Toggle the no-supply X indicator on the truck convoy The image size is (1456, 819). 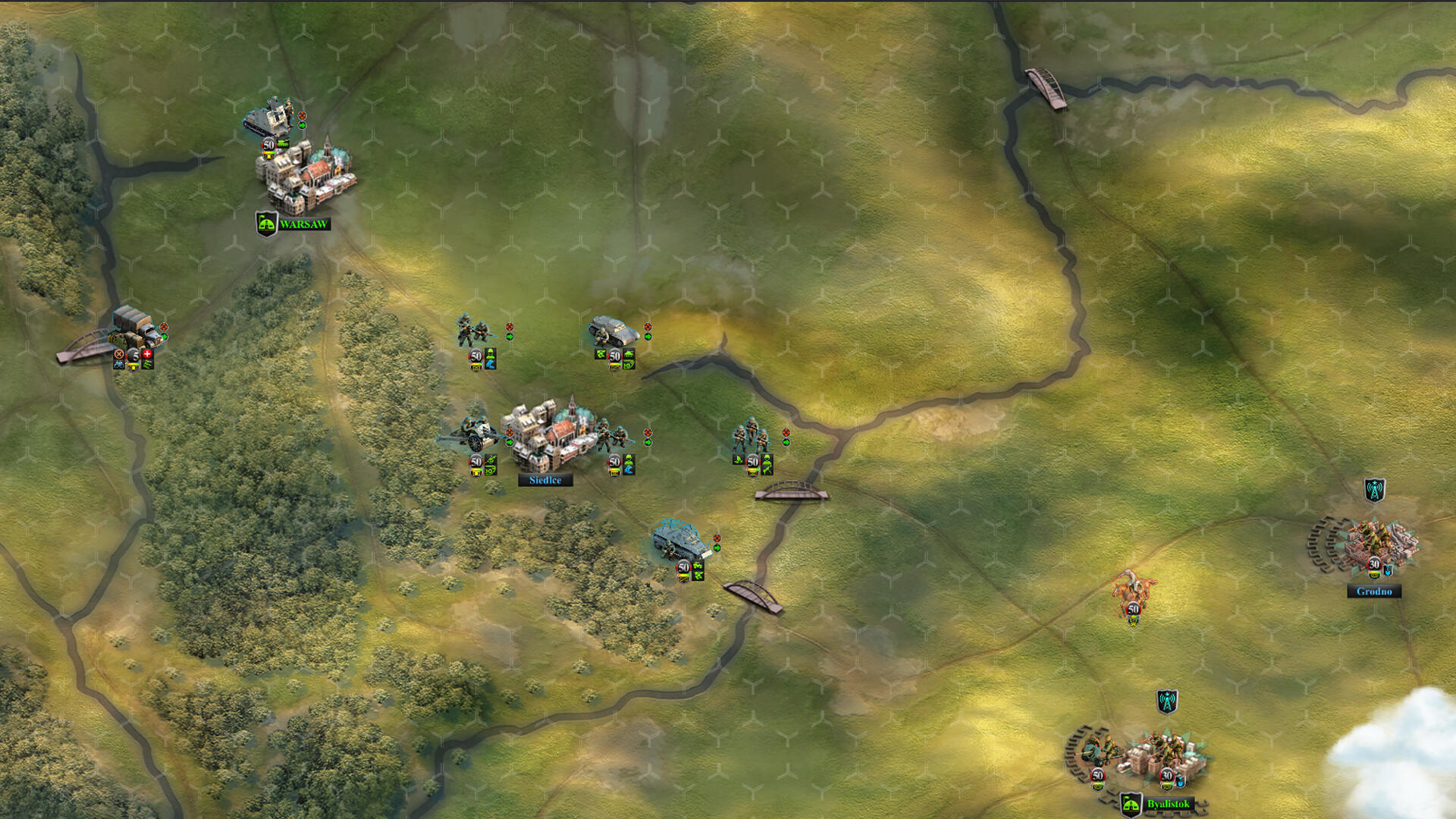pos(119,353)
